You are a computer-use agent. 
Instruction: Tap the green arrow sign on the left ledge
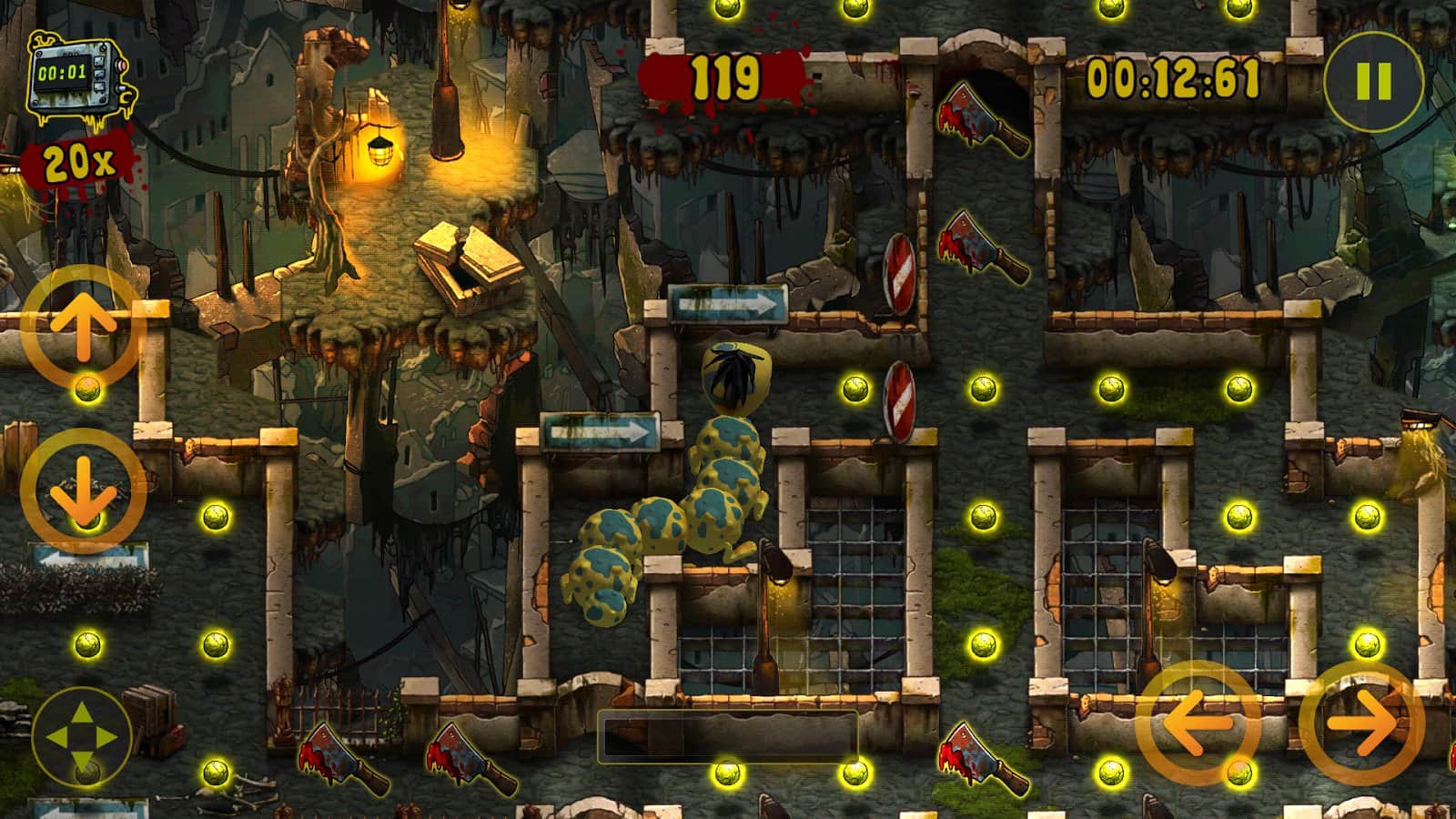[602, 430]
